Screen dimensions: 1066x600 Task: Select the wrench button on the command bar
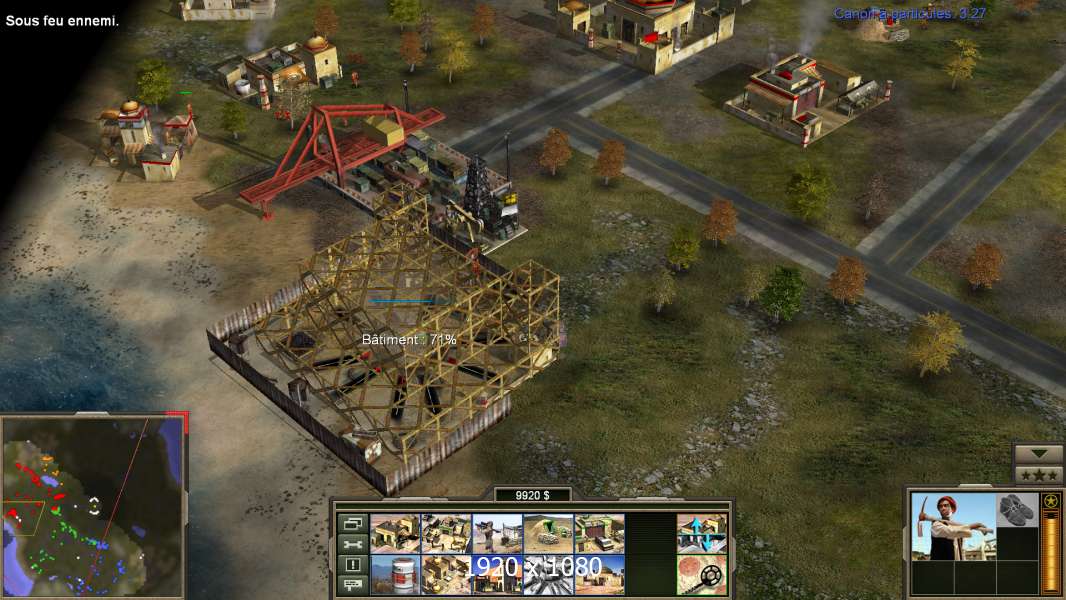point(350,544)
